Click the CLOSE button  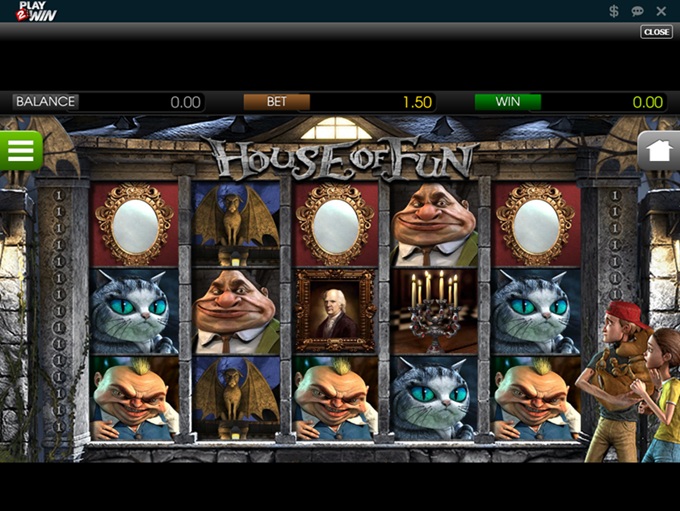[x=656, y=32]
